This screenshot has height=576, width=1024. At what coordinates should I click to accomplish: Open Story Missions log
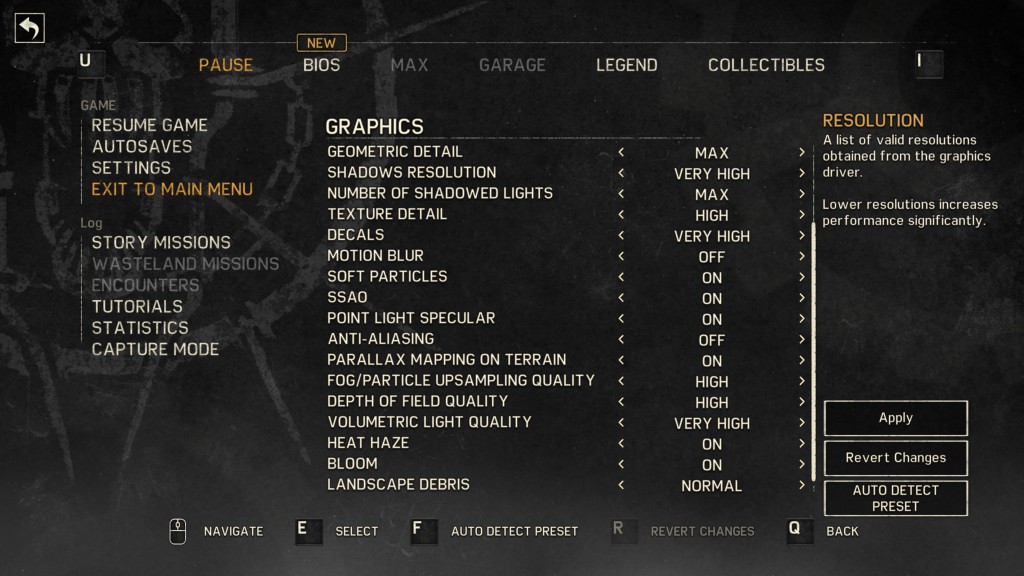coord(161,243)
